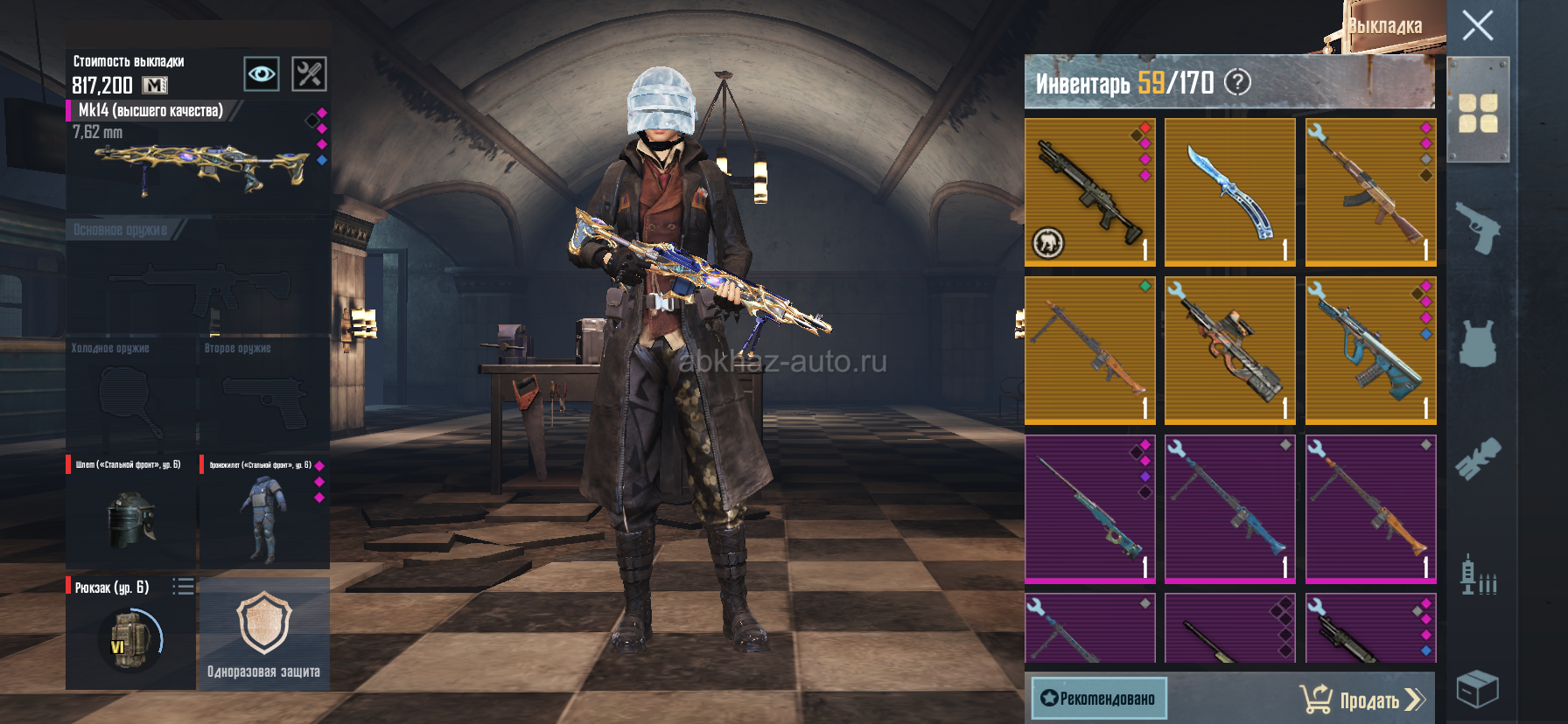The width and height of the screenshot is (1568, 724).
Task: Switch to the ammunition category tab
Action: click(1478, 575)
